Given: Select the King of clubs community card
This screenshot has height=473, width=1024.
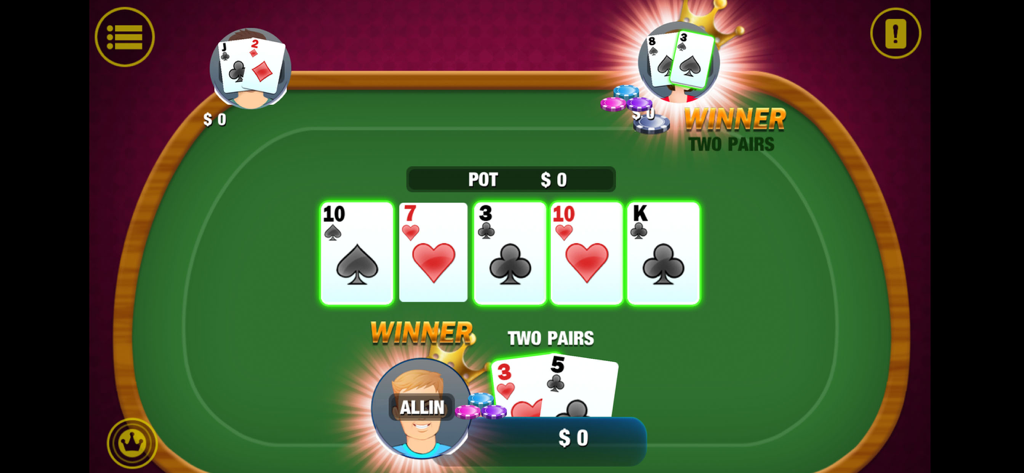Looking at the screenshot, I should (662, 253).
